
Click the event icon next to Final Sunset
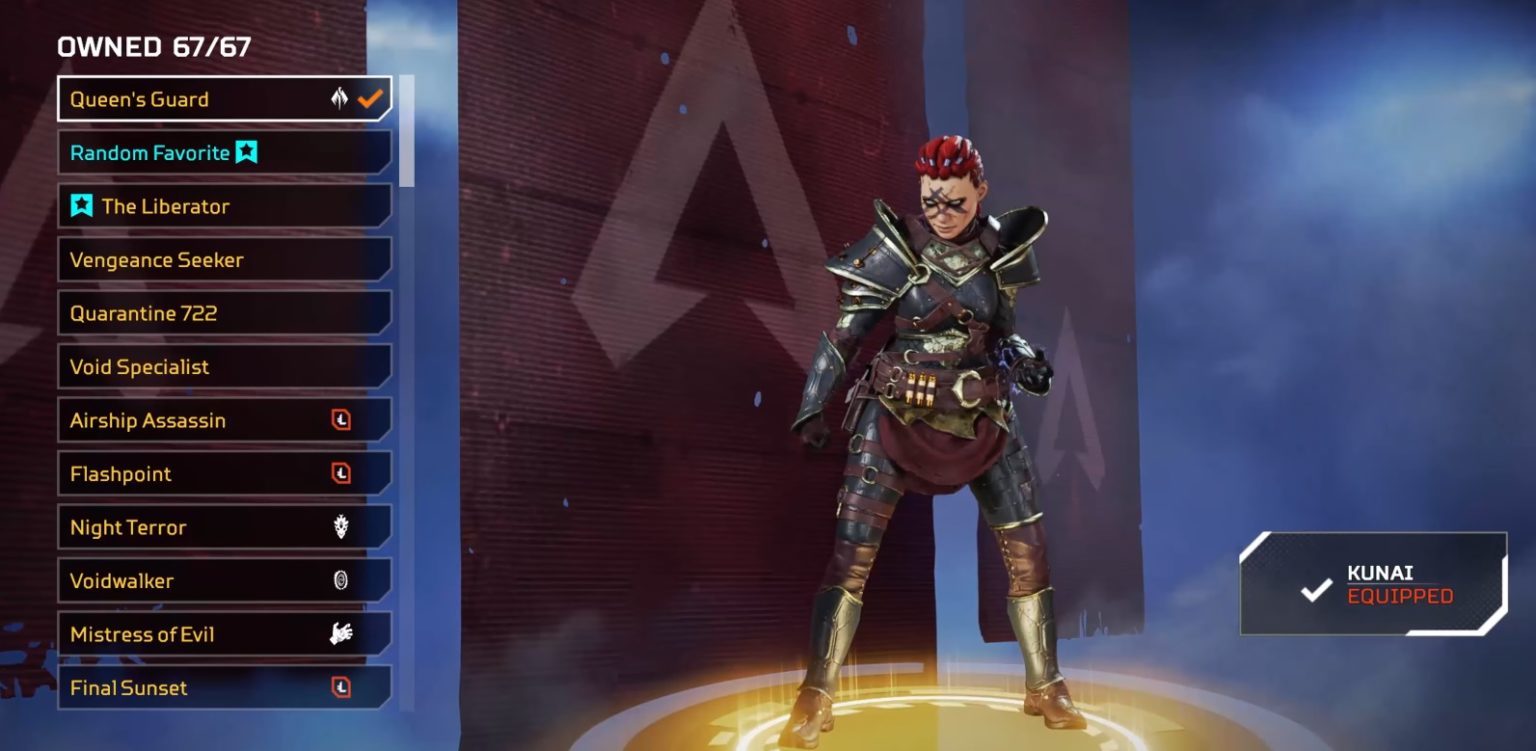340,688
